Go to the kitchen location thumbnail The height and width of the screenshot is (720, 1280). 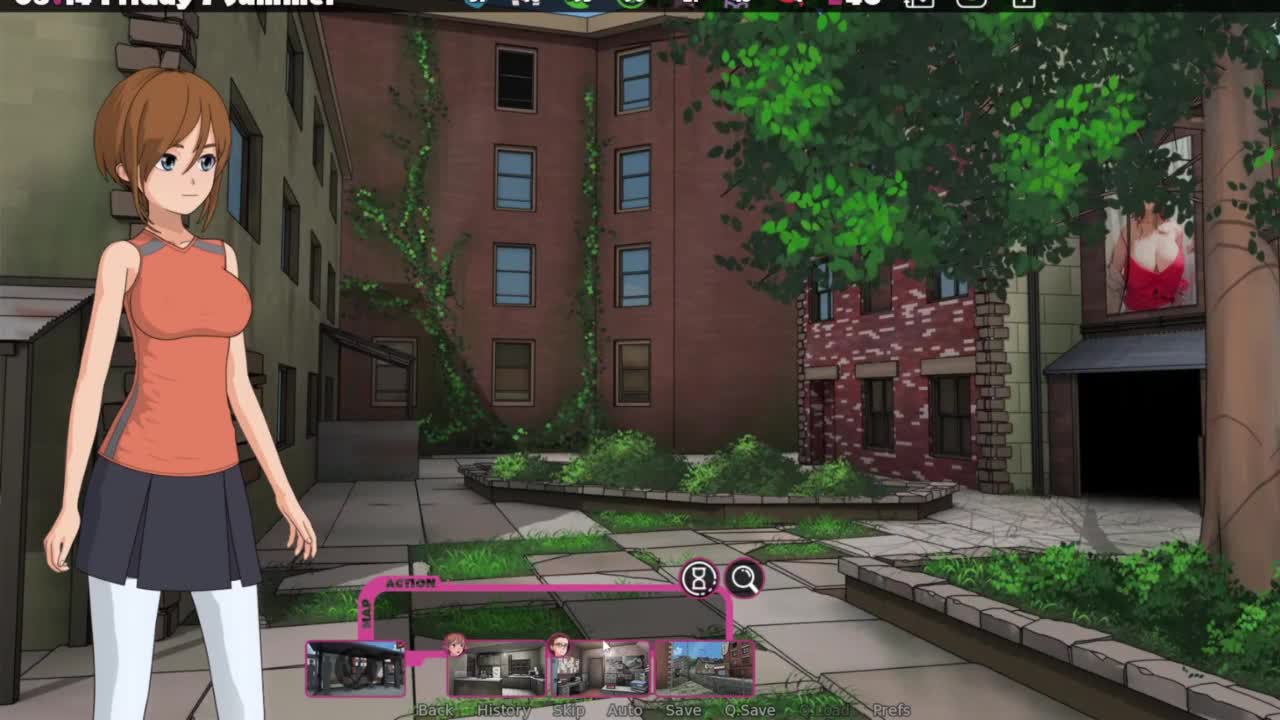point(497,668)
